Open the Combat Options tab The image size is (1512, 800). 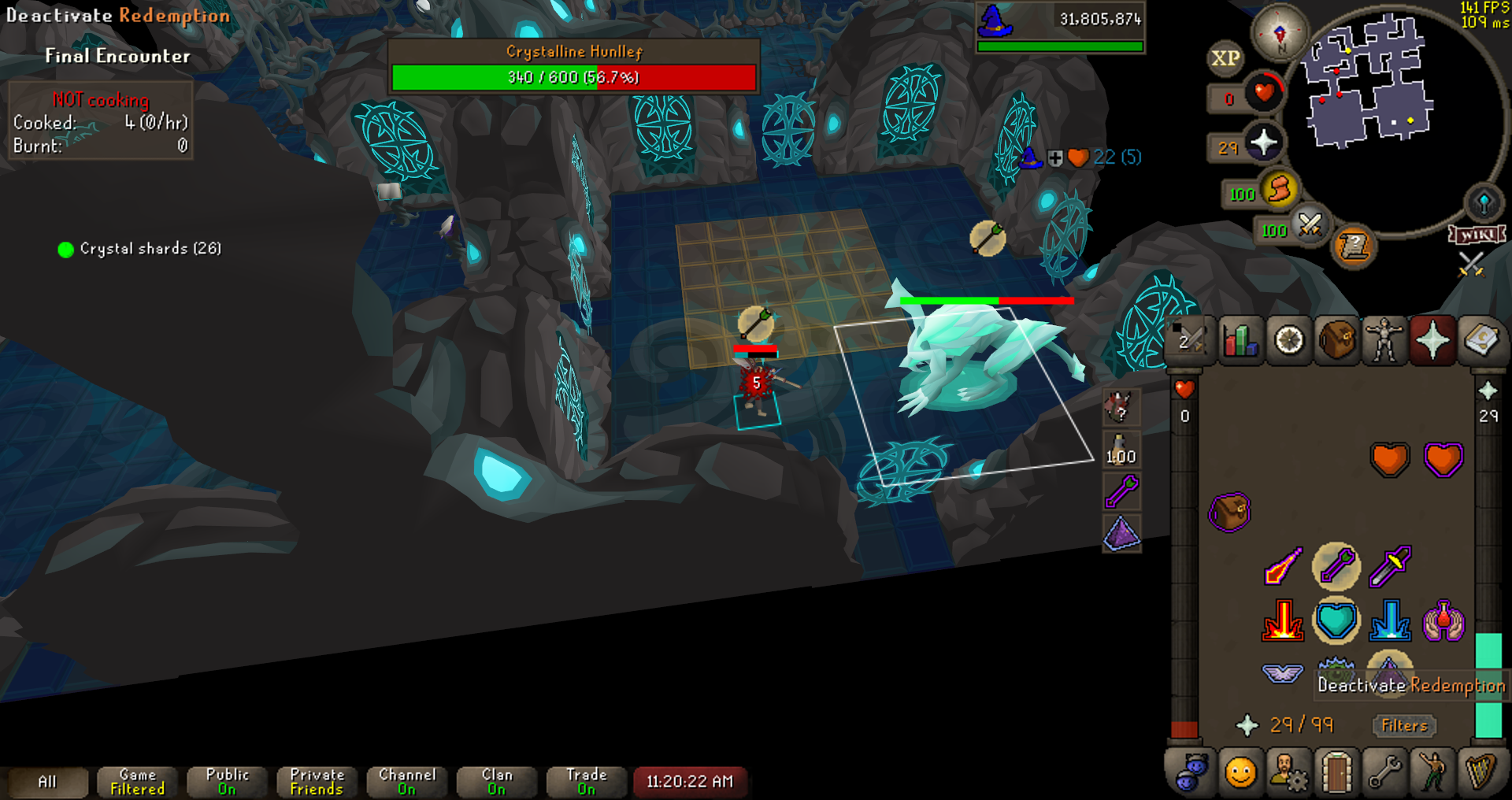click(1190, 341)
